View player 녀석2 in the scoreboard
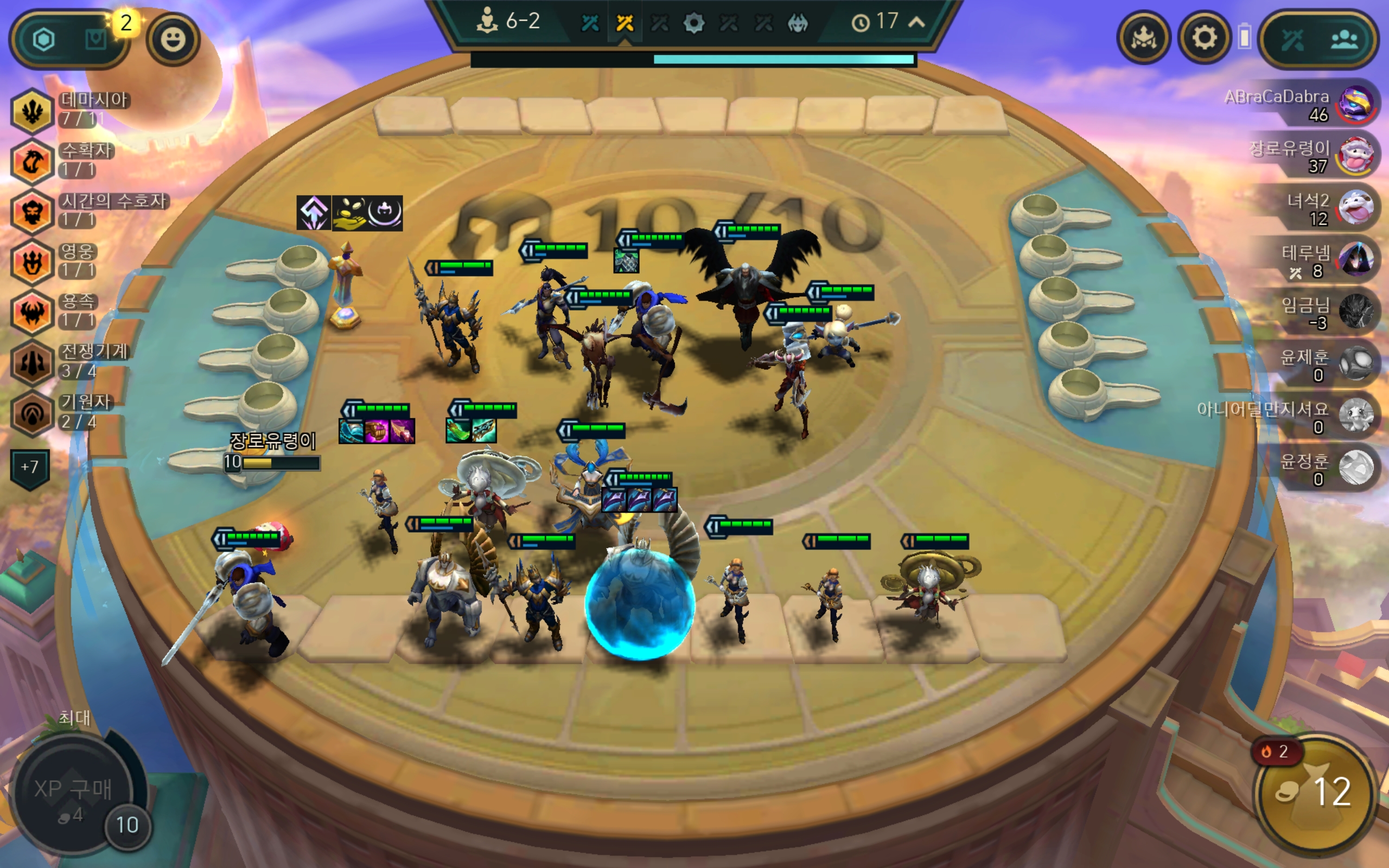The width and height of the screenshot is (1389, 868). [1356, 208]
